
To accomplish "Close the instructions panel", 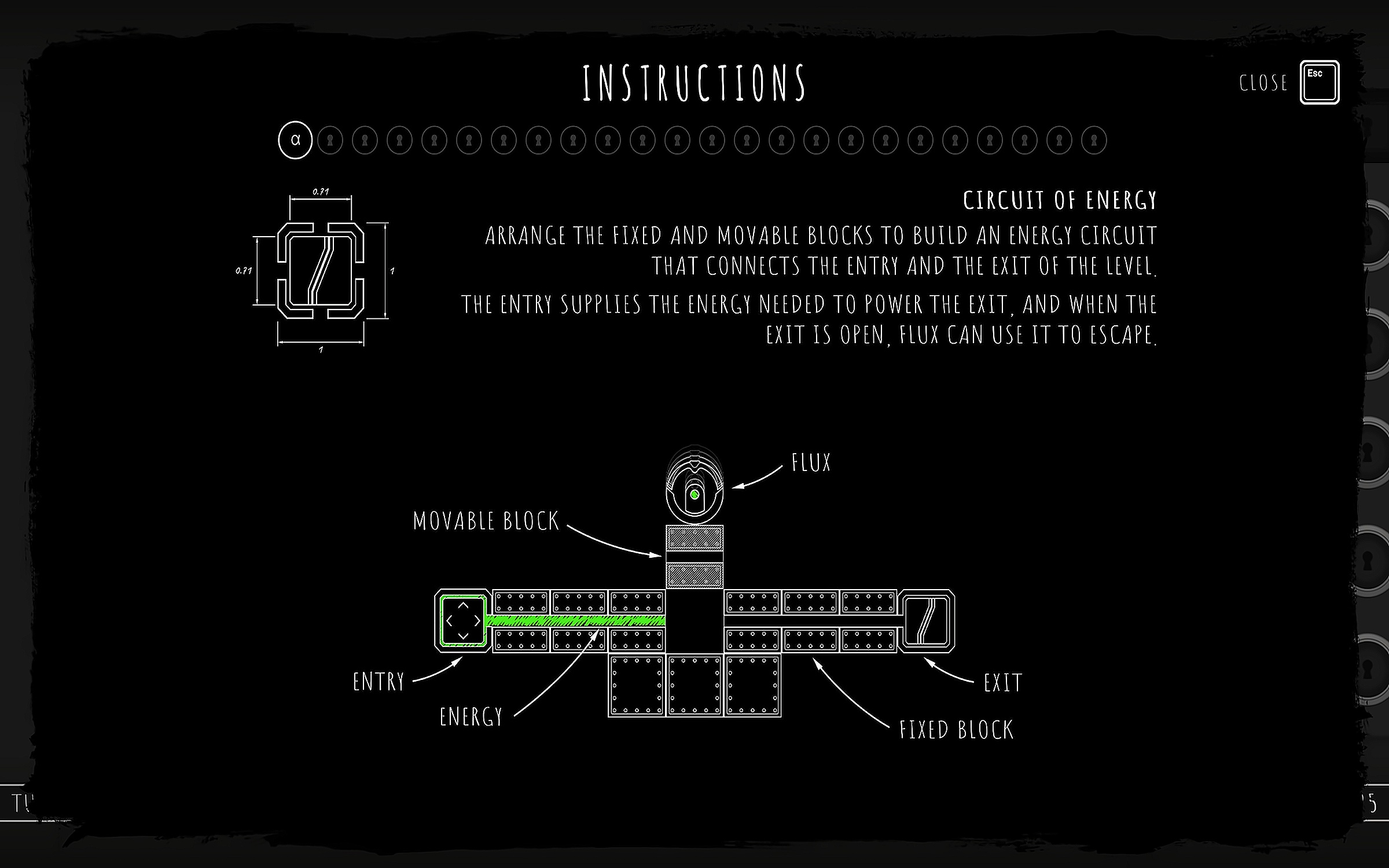I will [1319, 82].
